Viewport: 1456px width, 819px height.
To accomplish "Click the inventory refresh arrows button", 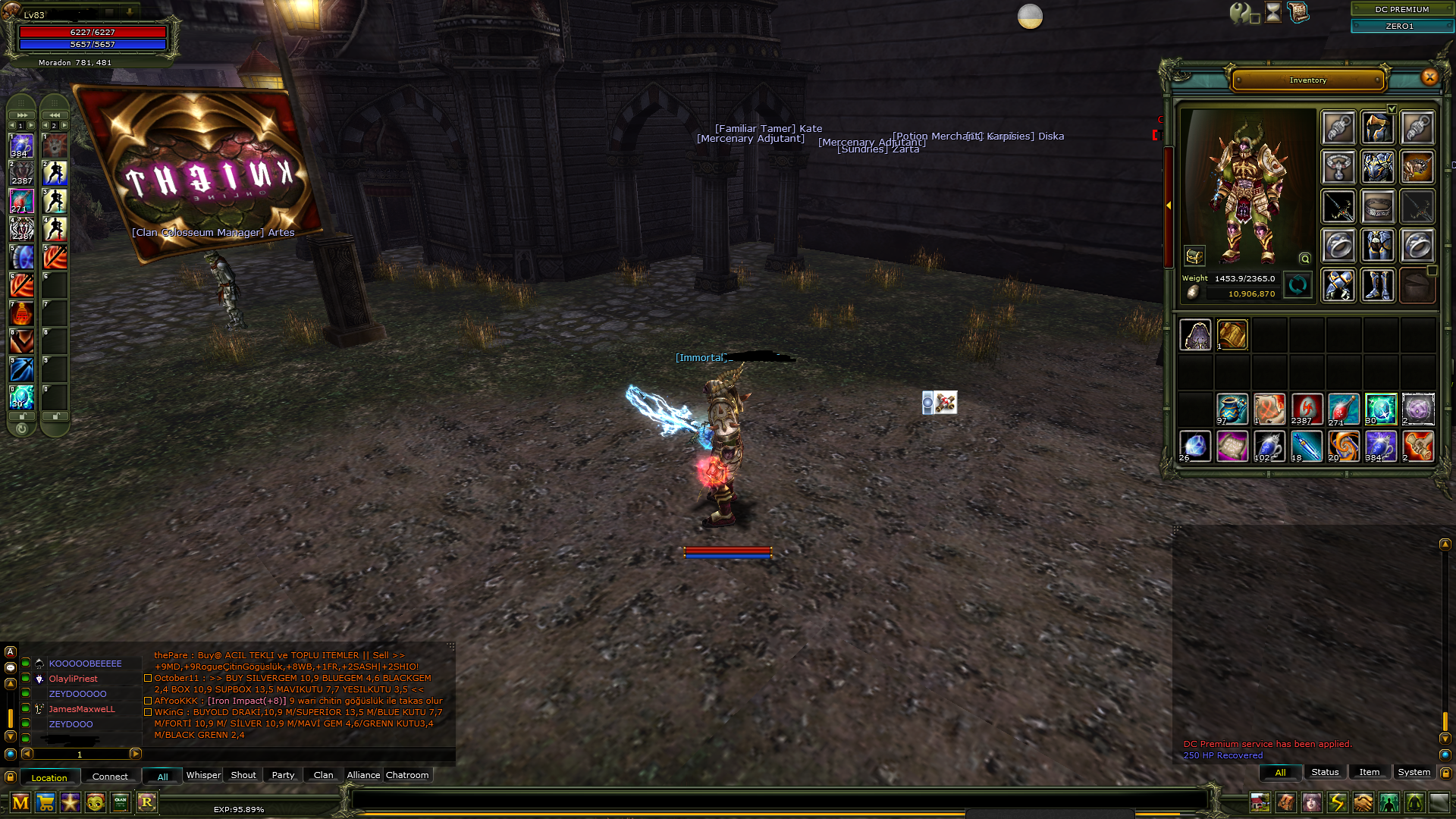I will 1298,285.
